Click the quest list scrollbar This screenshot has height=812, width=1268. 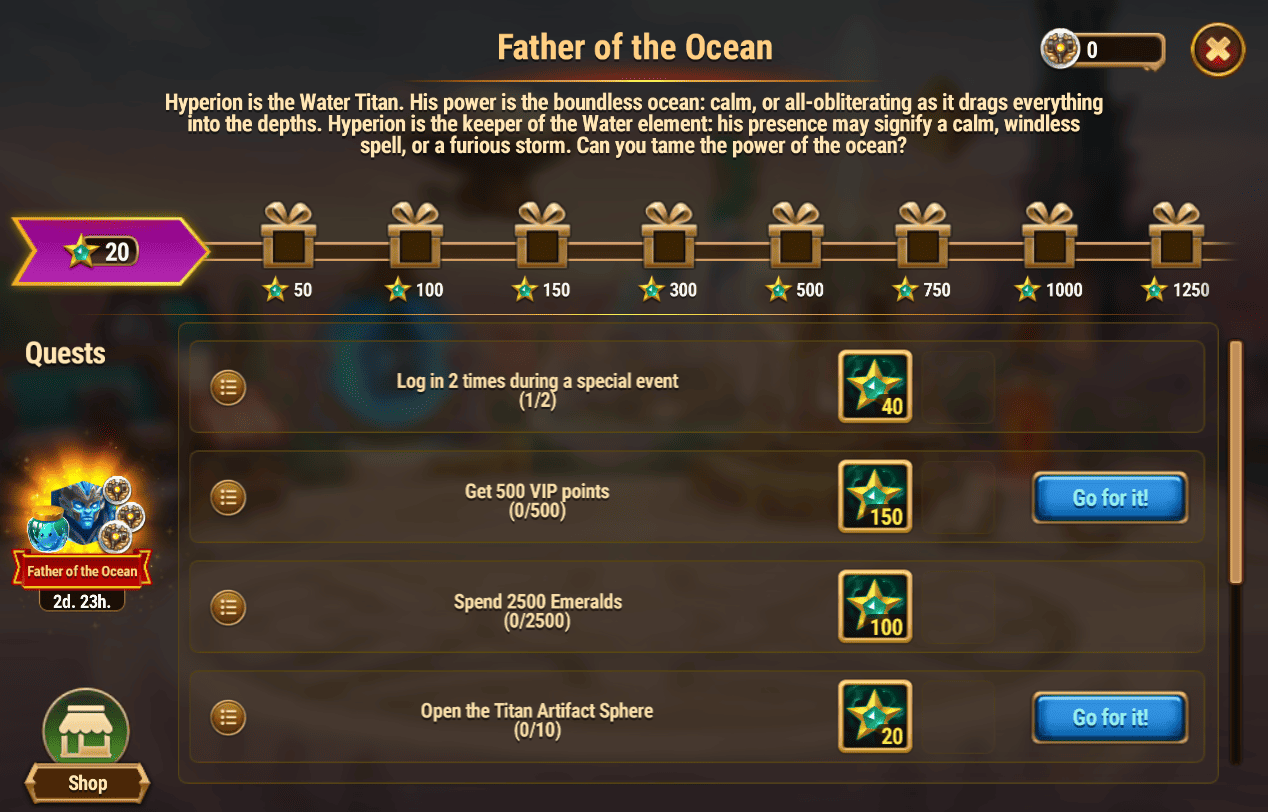[x=1236, y=460]
